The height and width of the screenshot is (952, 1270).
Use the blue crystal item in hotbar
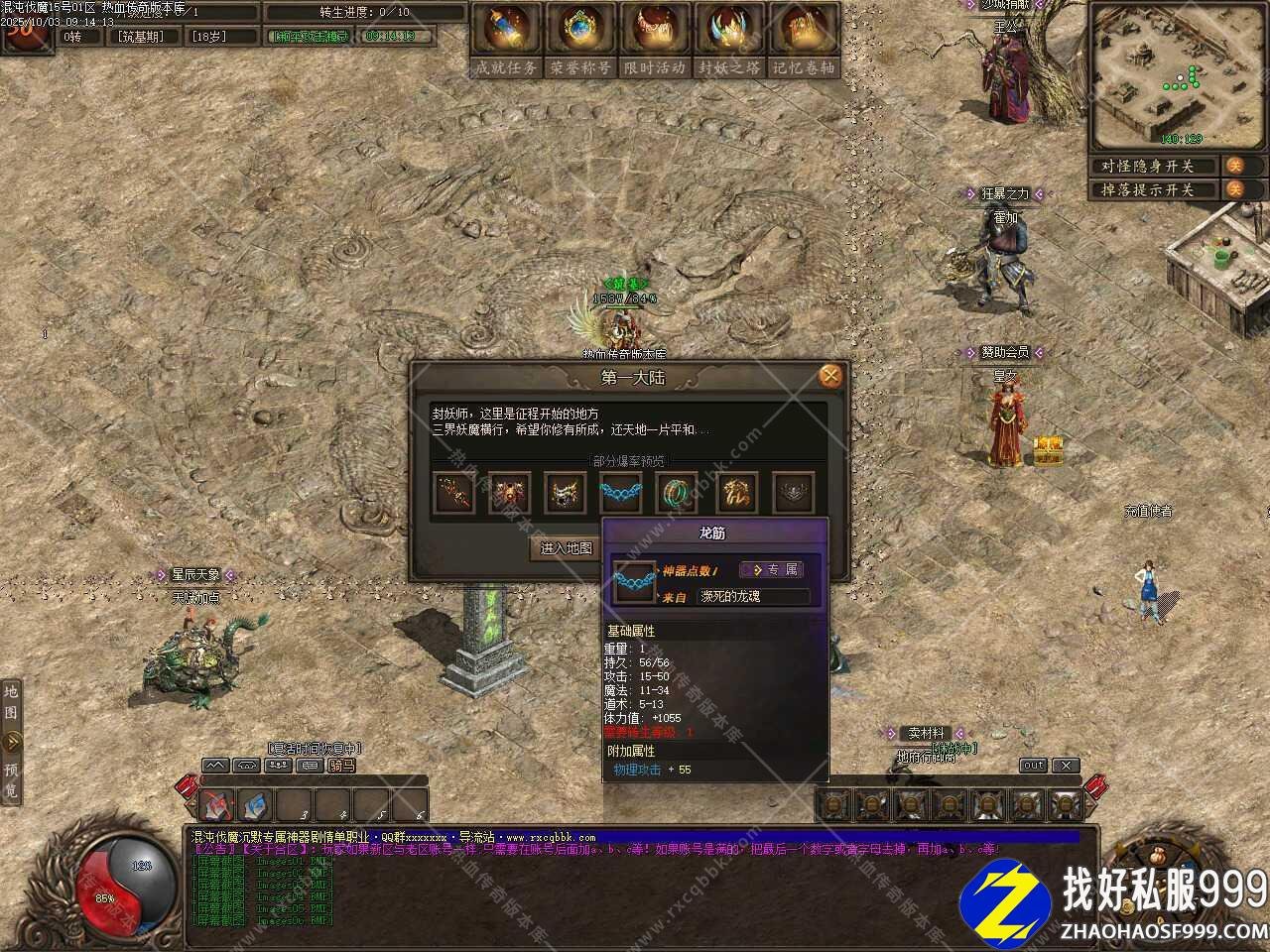click(x=255, y=805)
